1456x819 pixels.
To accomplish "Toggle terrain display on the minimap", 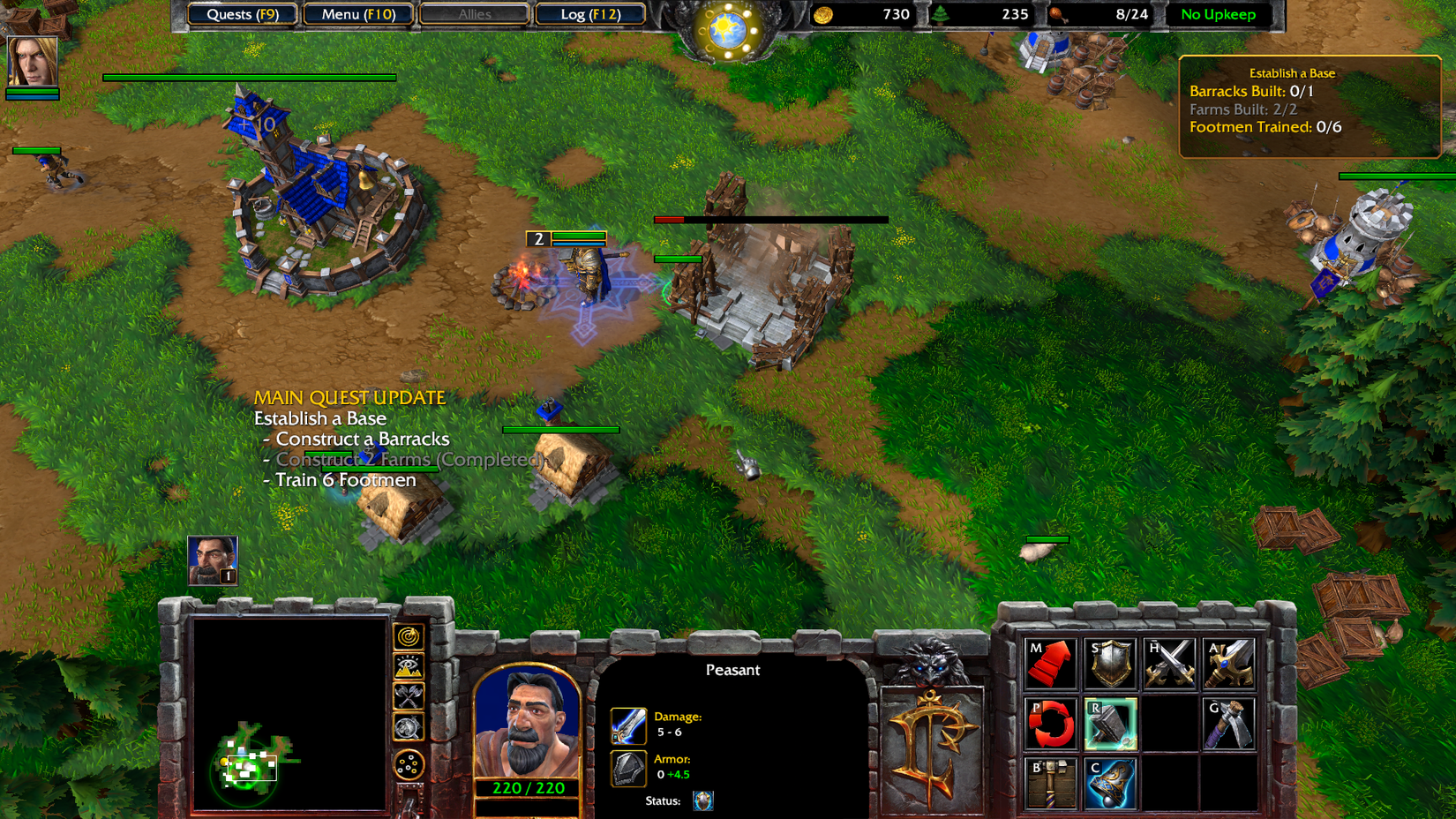I will coord(408,665).
